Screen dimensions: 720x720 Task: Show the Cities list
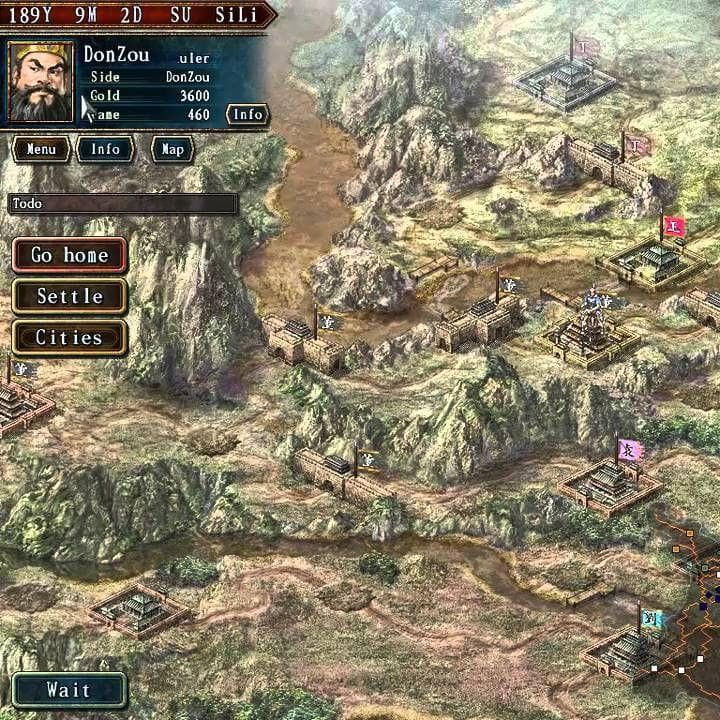[69, 337]
